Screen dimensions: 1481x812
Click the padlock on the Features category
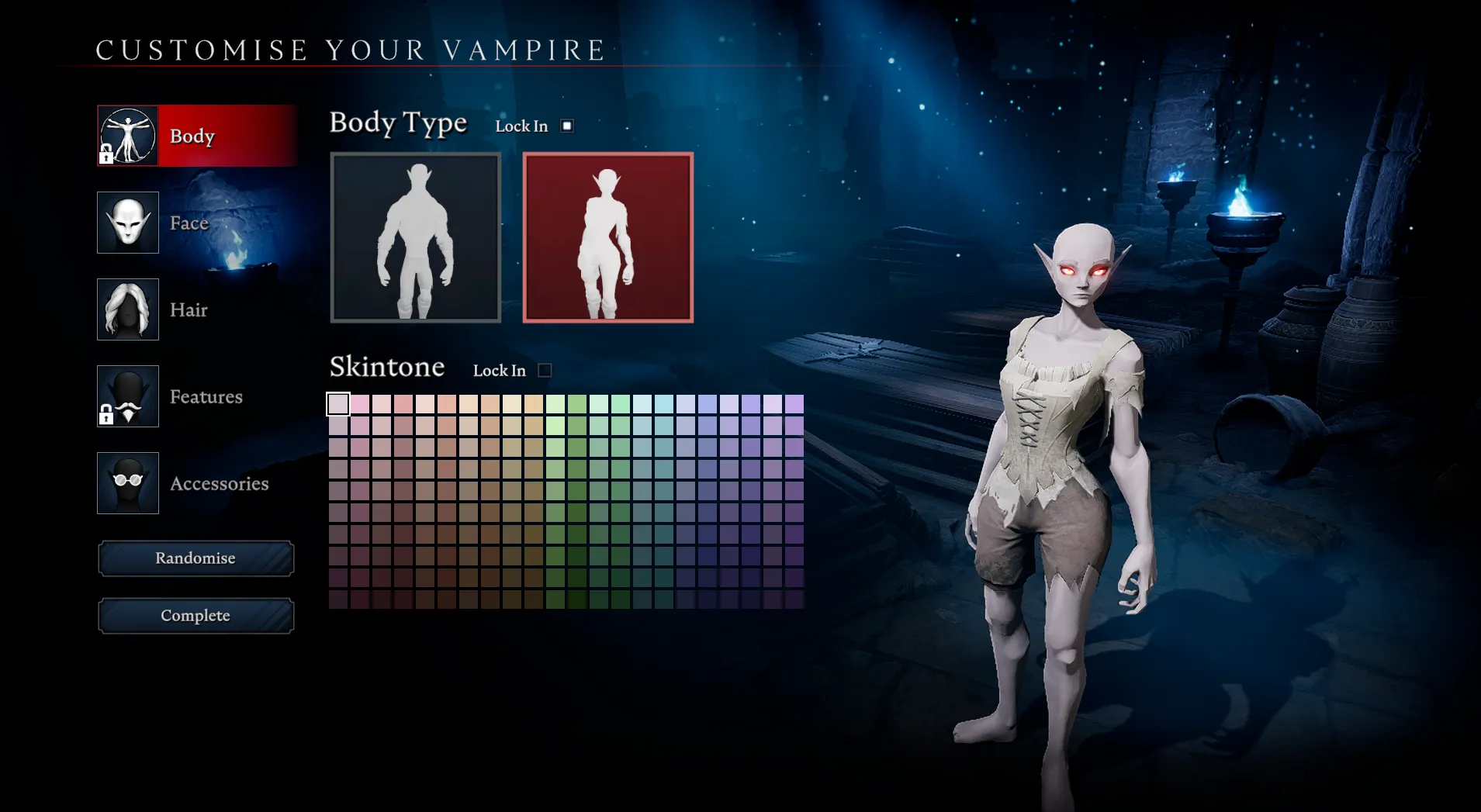click(106, 418)
